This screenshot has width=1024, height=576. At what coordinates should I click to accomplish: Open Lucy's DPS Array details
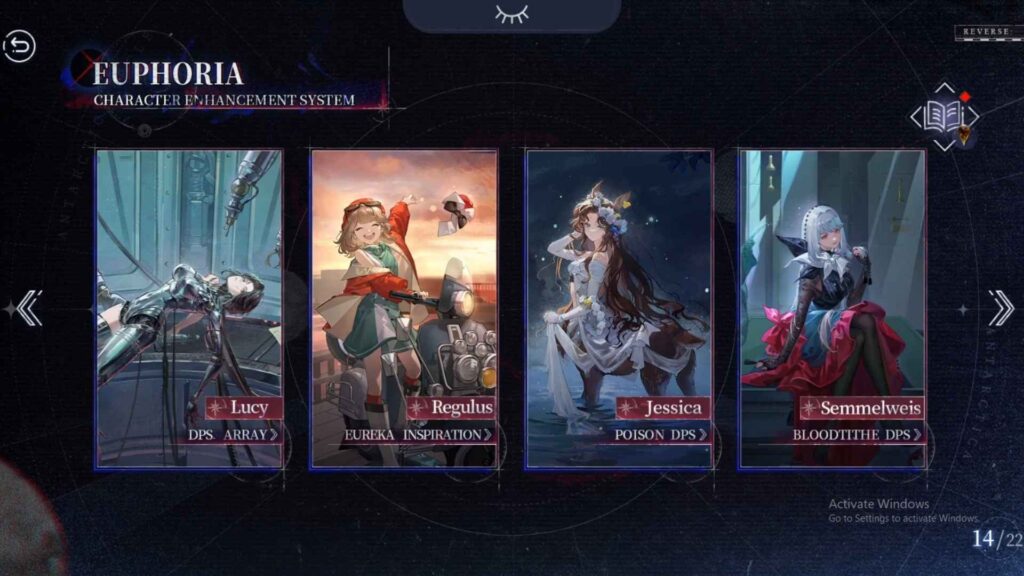[x=234, y=435]
